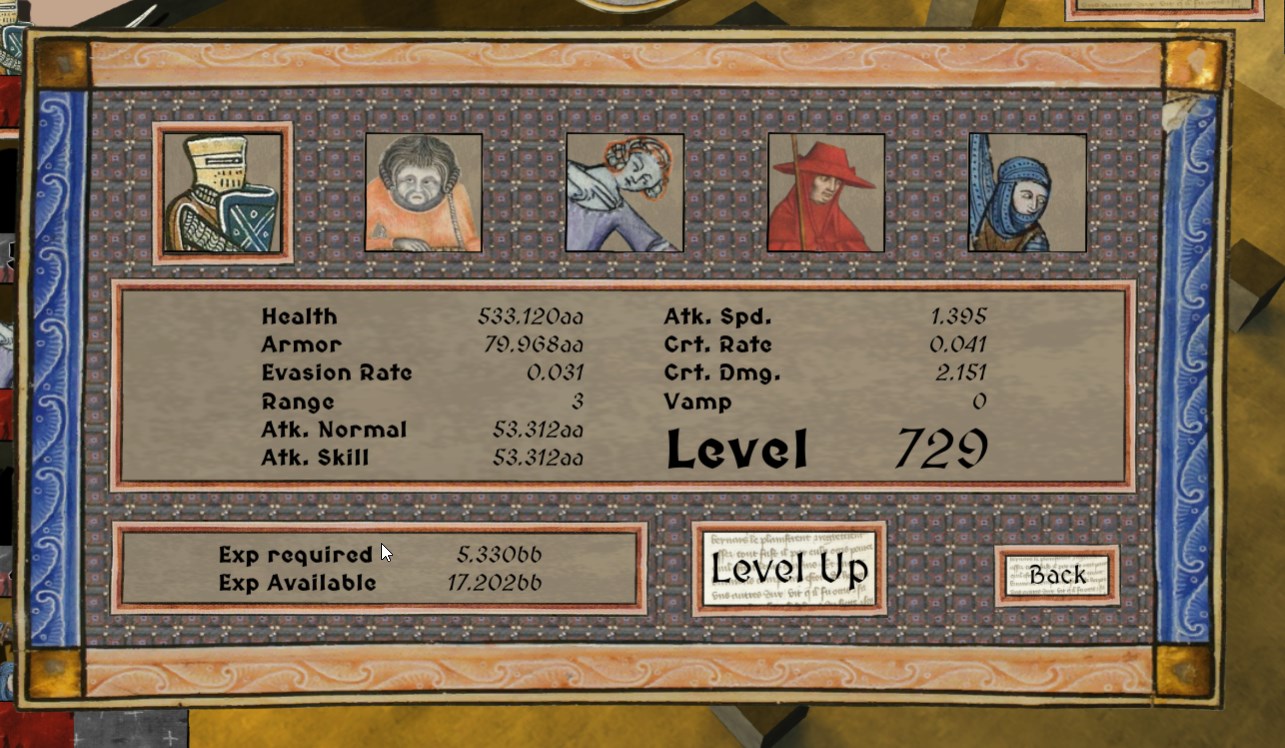
Task: Select the helmeted knight portrait
Action: (222, 193)
